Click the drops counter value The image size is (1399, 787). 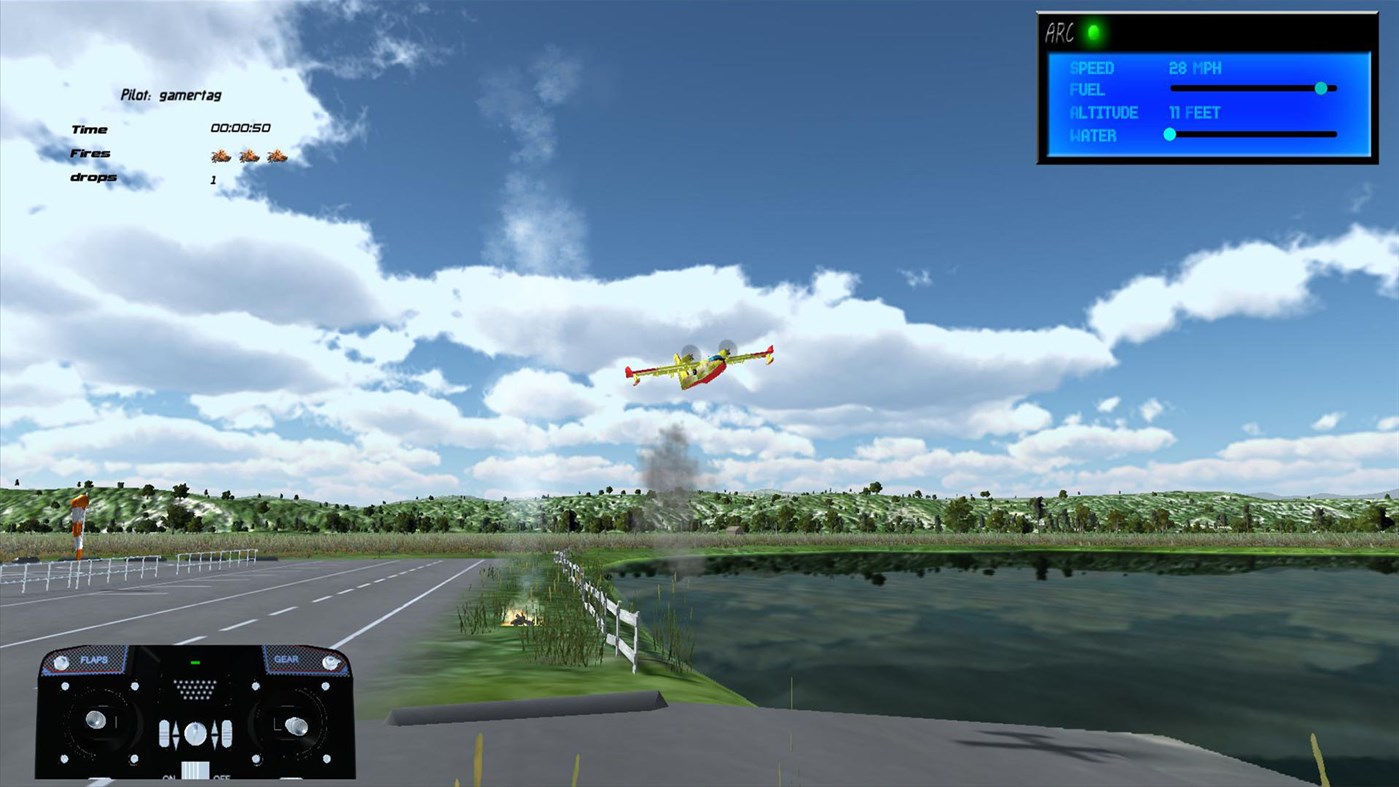coord(212,180)
